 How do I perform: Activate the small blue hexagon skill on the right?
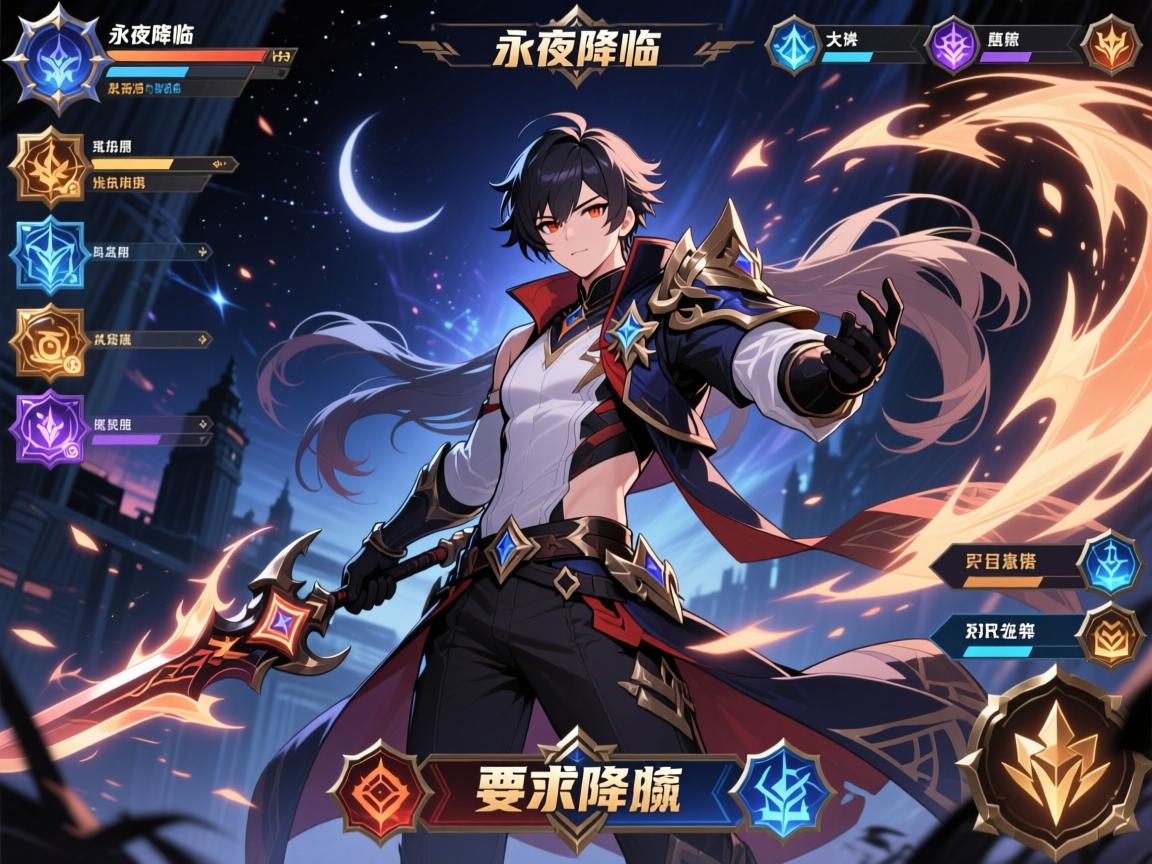1112,563
